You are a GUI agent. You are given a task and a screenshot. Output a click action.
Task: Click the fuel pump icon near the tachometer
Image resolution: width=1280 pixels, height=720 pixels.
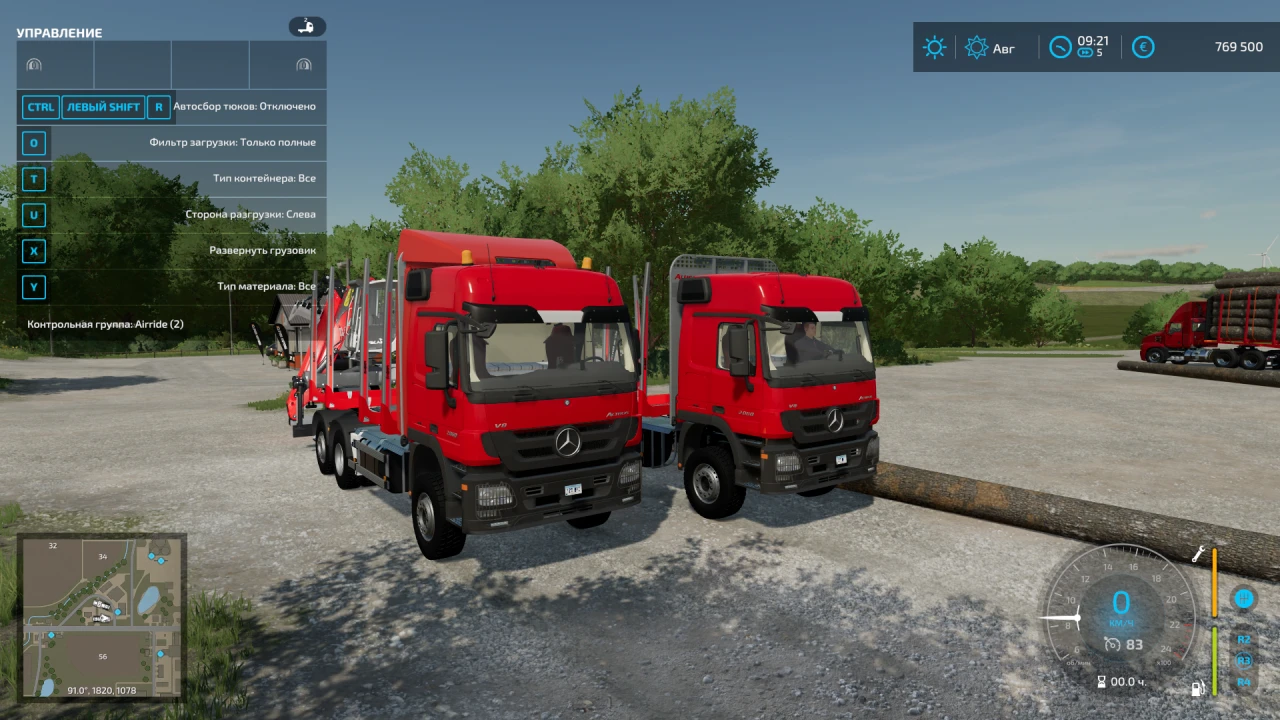click(x=1197, y=688)
